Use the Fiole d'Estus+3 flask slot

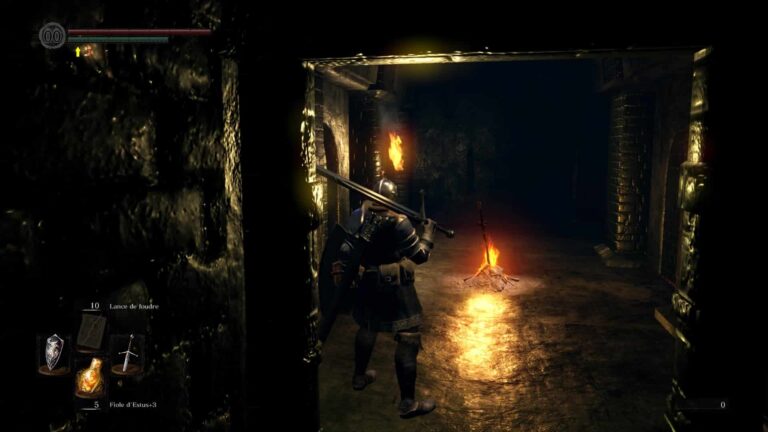[91, 377]
